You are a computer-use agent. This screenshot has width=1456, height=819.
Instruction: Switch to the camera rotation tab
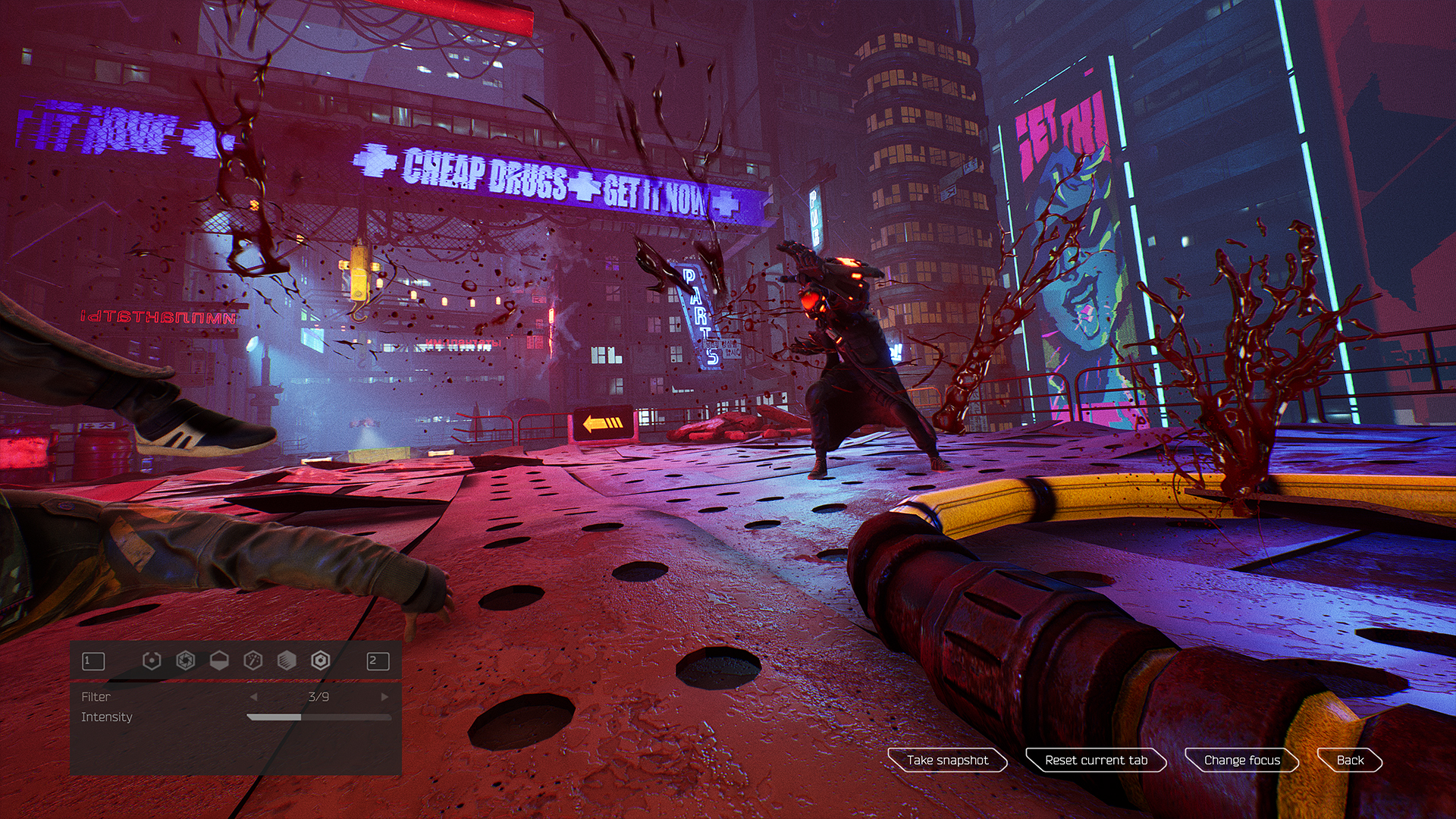152,661
